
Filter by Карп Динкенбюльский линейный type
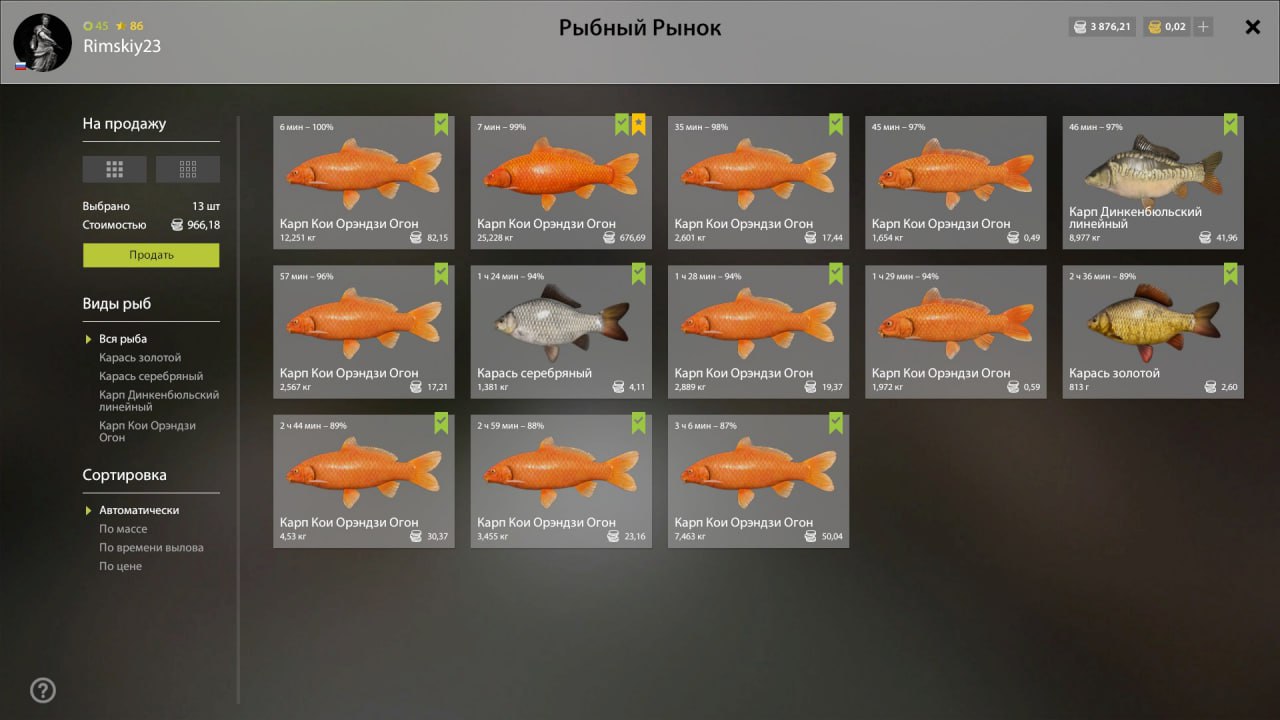(x=158, y=401)
